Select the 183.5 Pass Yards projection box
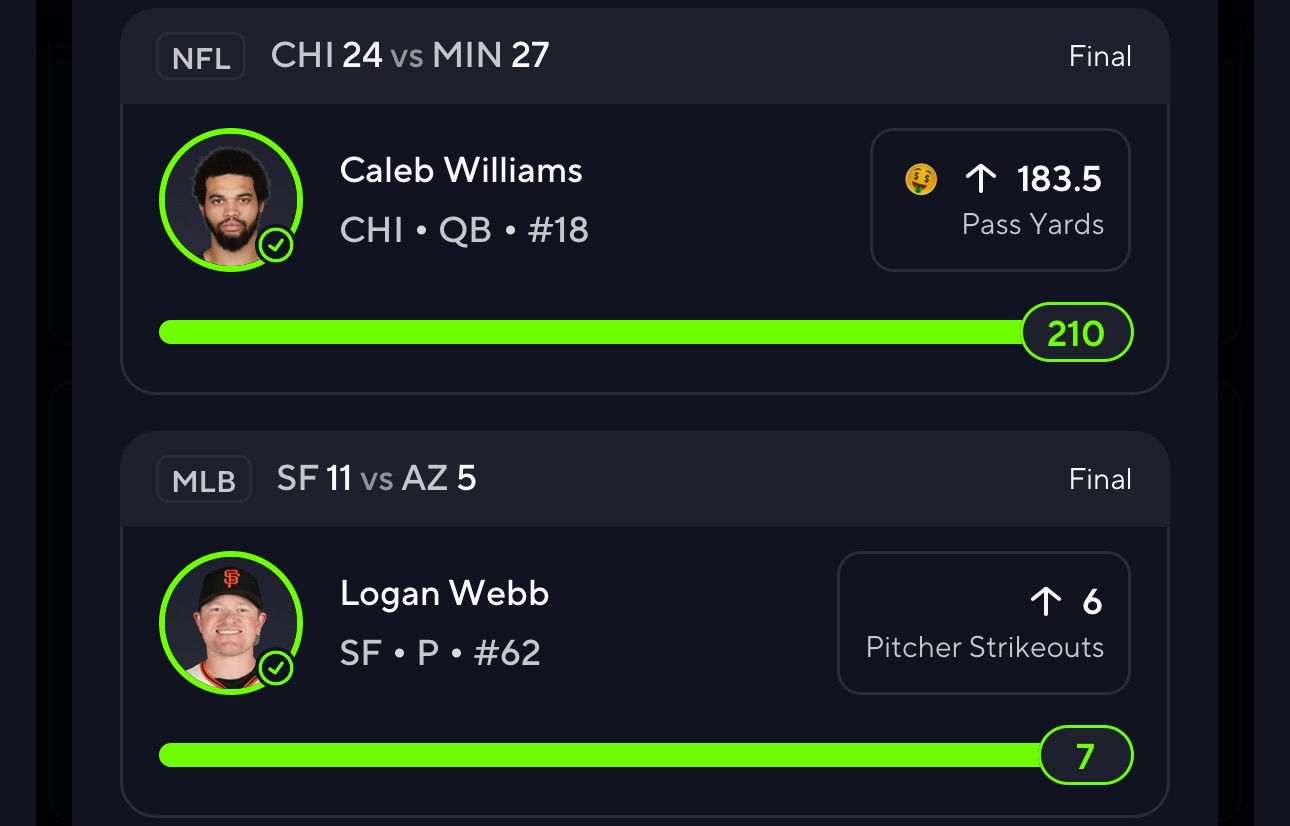This screenshot has width=1290, height=826. point(1000,200)
